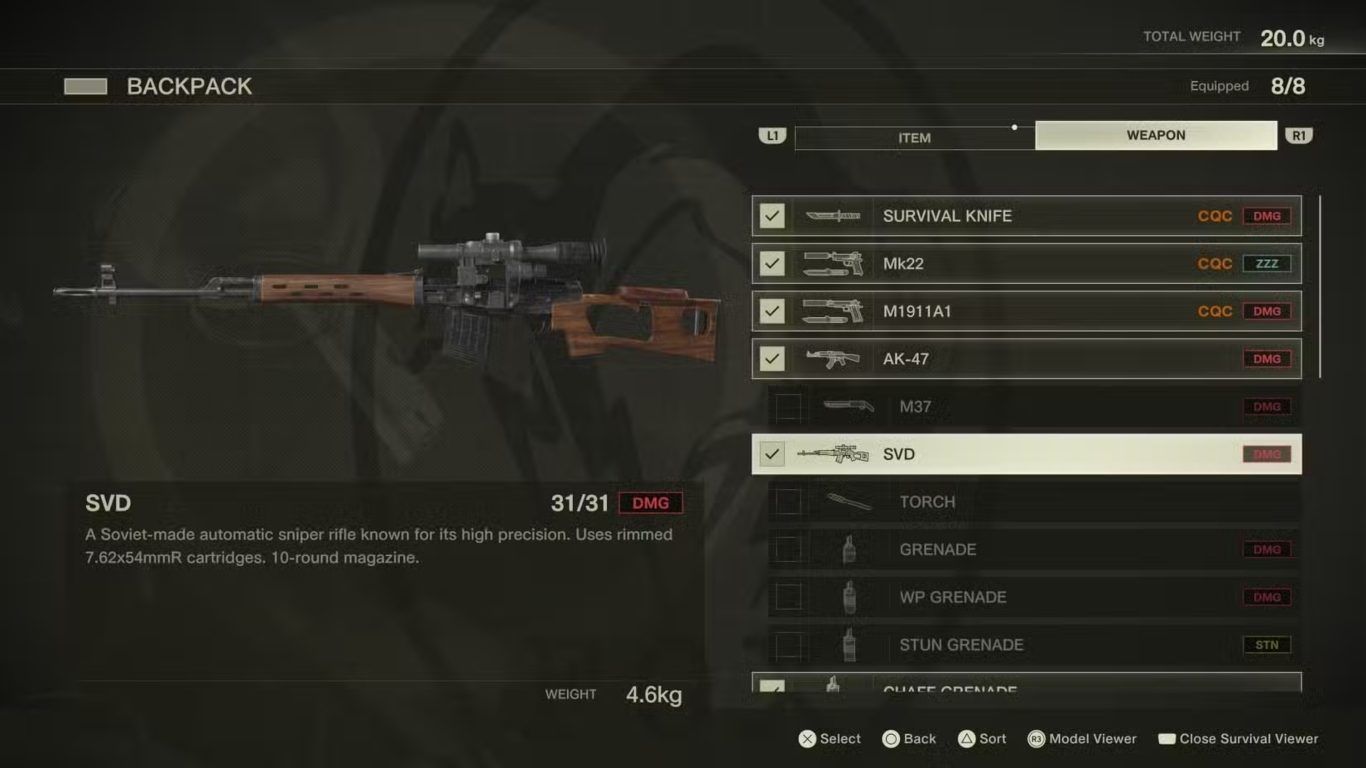Uncheck the M1911A1 equip checkbox
This screenshot has height=768, width=1366.
(x=772, y=311)
